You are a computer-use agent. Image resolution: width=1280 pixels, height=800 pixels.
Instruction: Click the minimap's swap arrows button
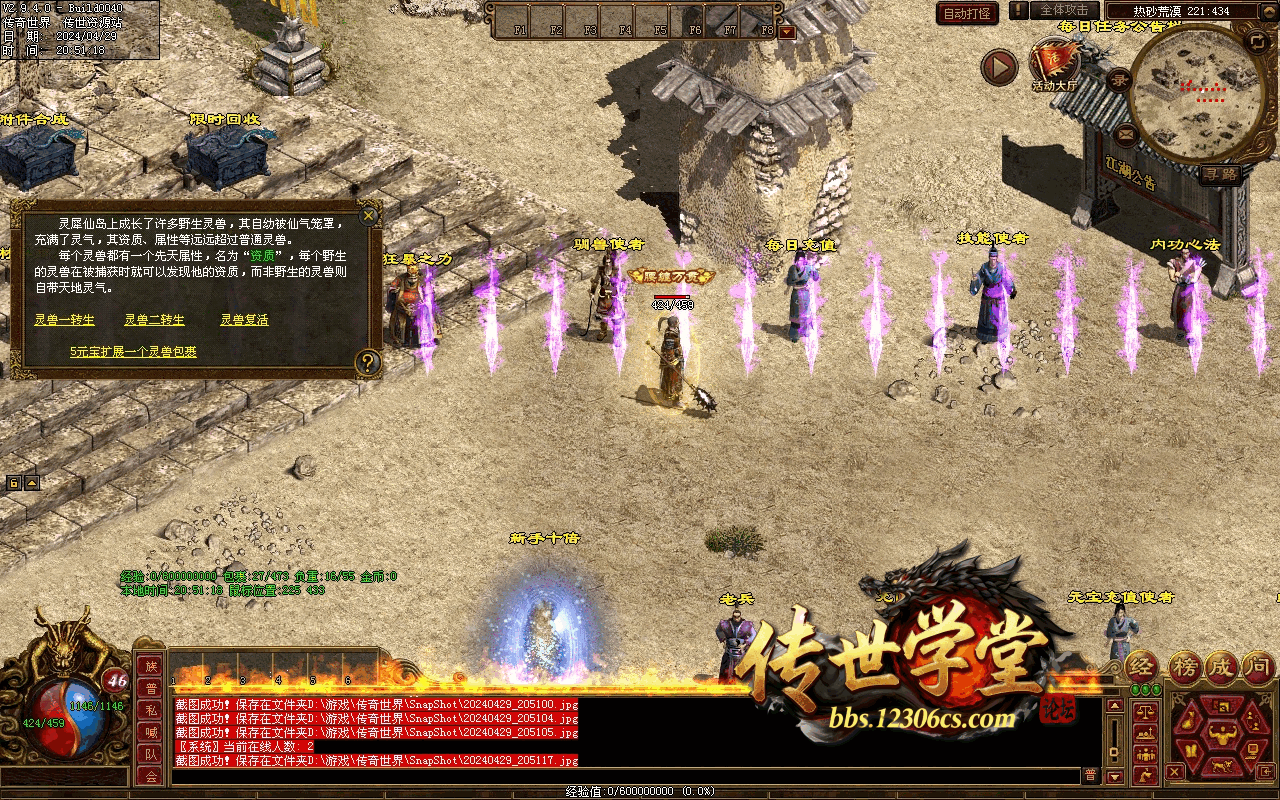1257,41
